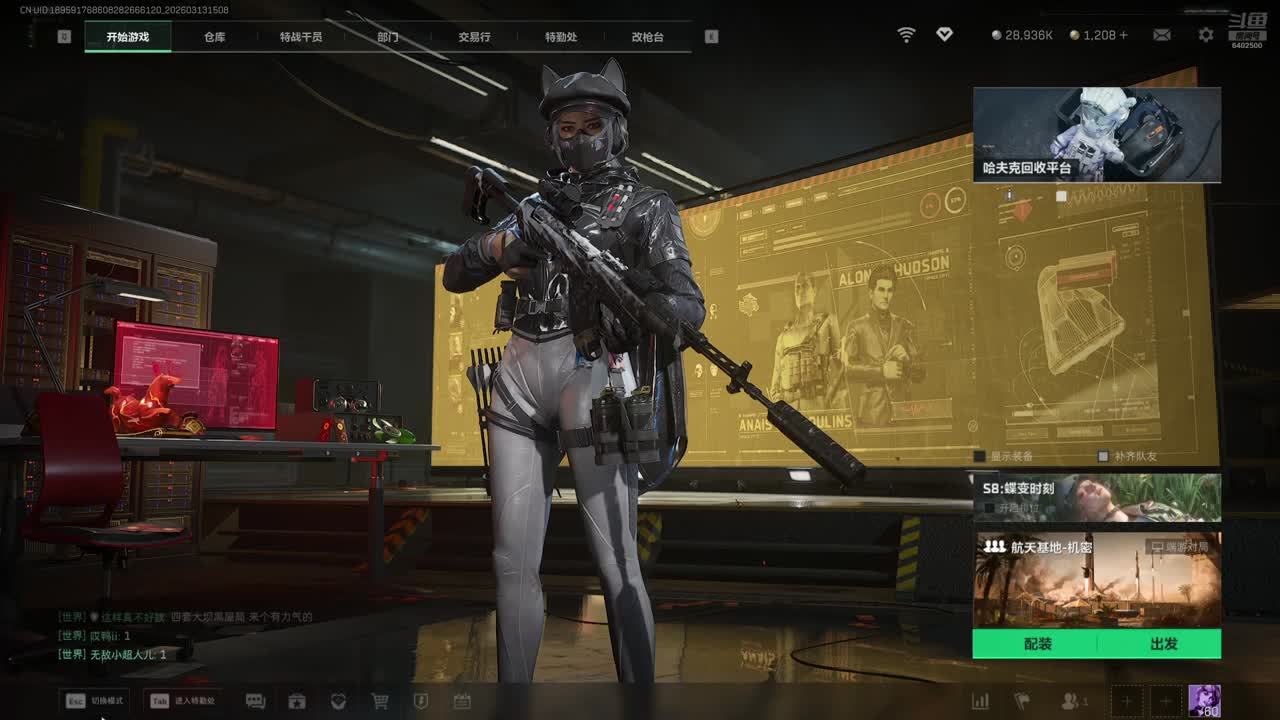Open the mail envelope icon

[1162, 35]
